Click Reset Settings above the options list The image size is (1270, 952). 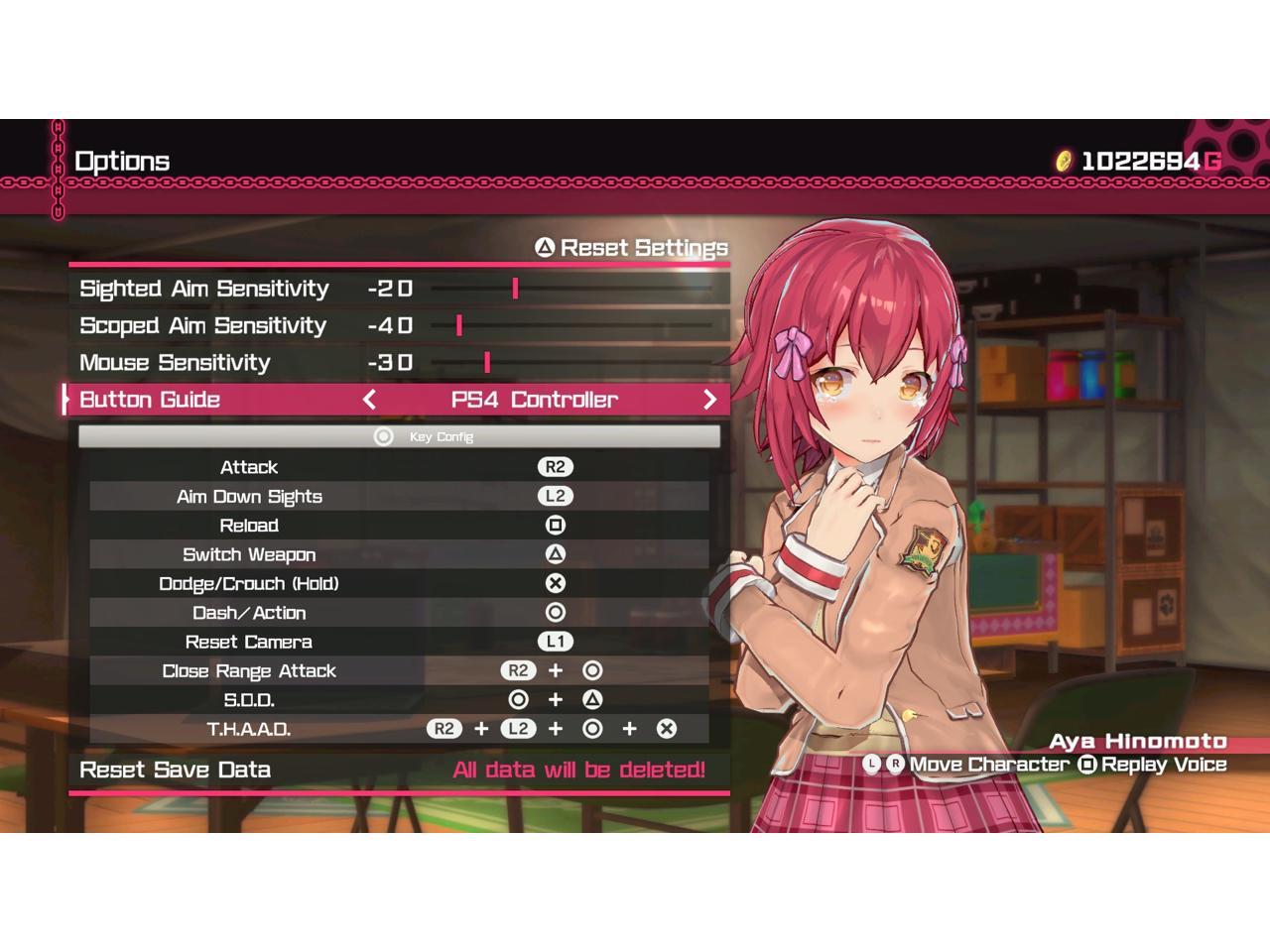click(632, 248)
